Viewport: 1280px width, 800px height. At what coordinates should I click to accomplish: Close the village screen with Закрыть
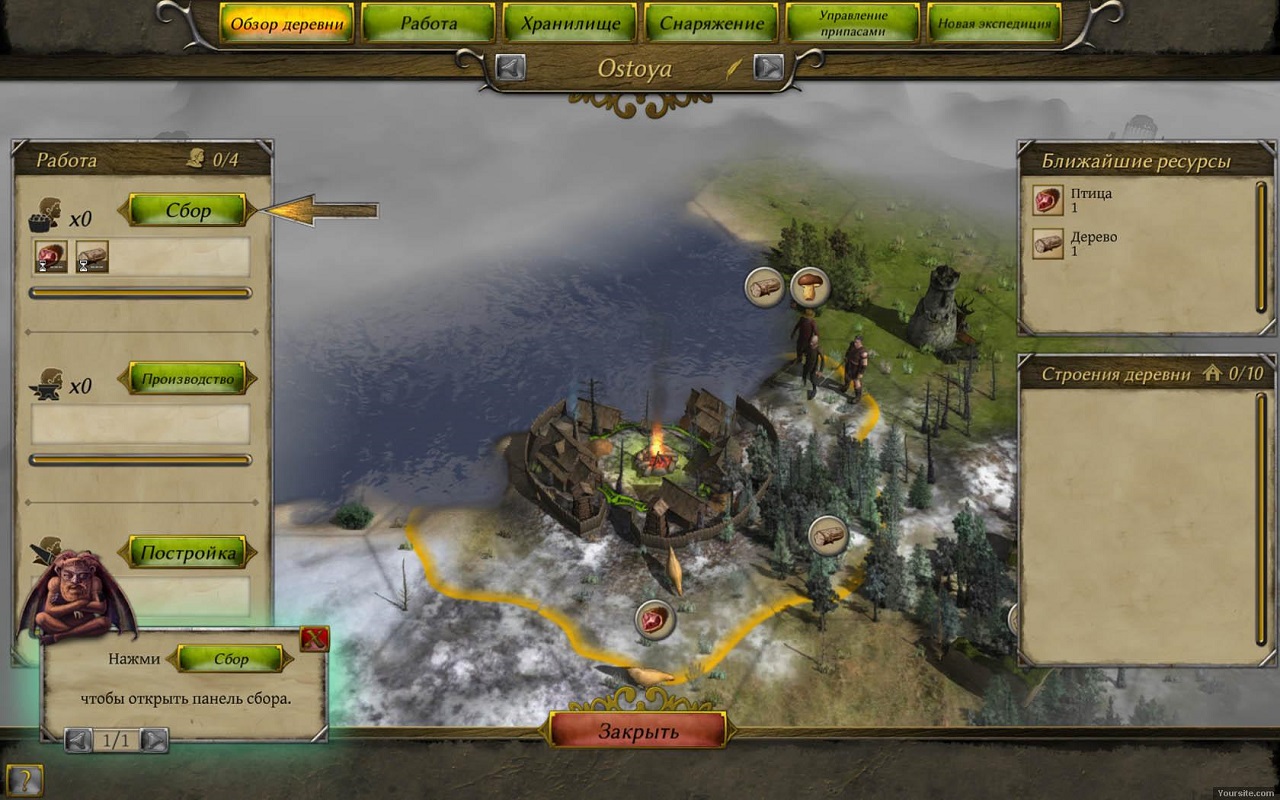638,730
